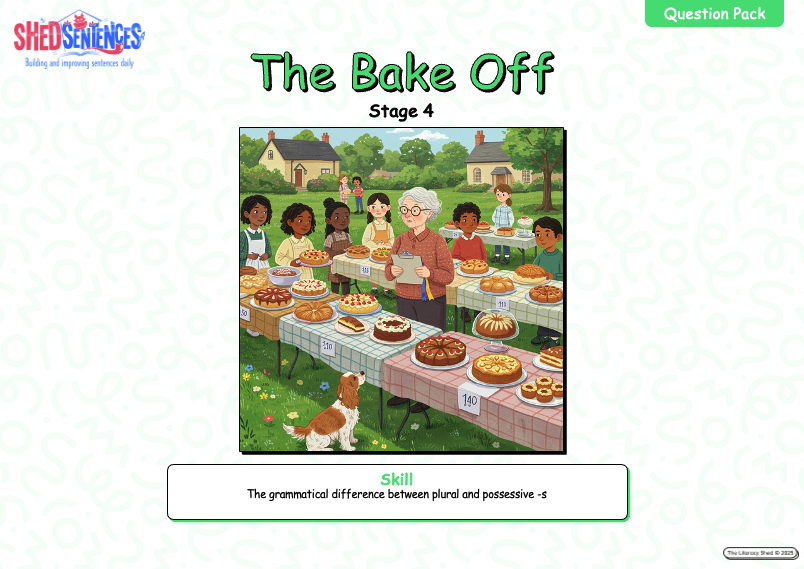Click the Shed Sentences logo
Viewport: 804px width, 569px height.
point(78,39)
